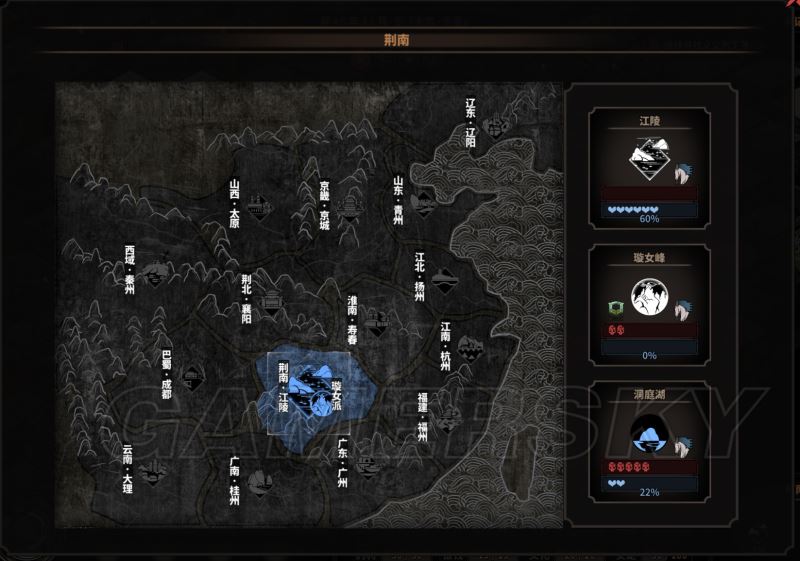800x561 pixels.
Task: Select the 广东·广州 region marker
Action: tap(368, 464)
